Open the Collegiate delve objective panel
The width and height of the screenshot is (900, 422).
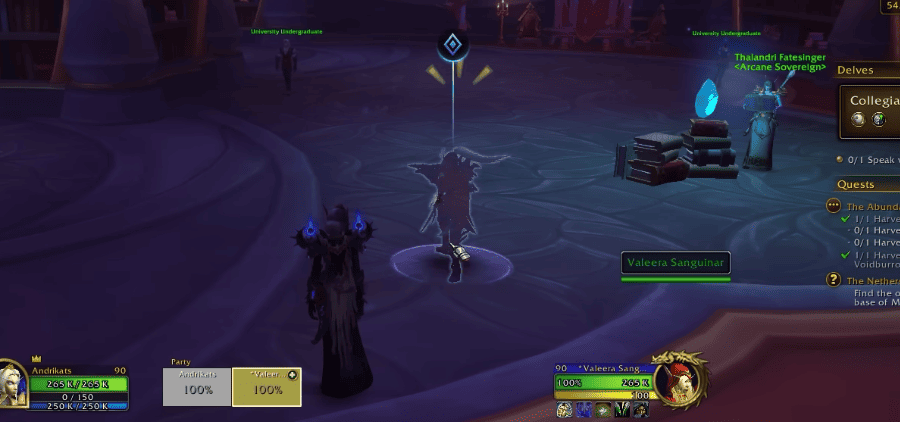pyautogui.click(x=870, y=110)
